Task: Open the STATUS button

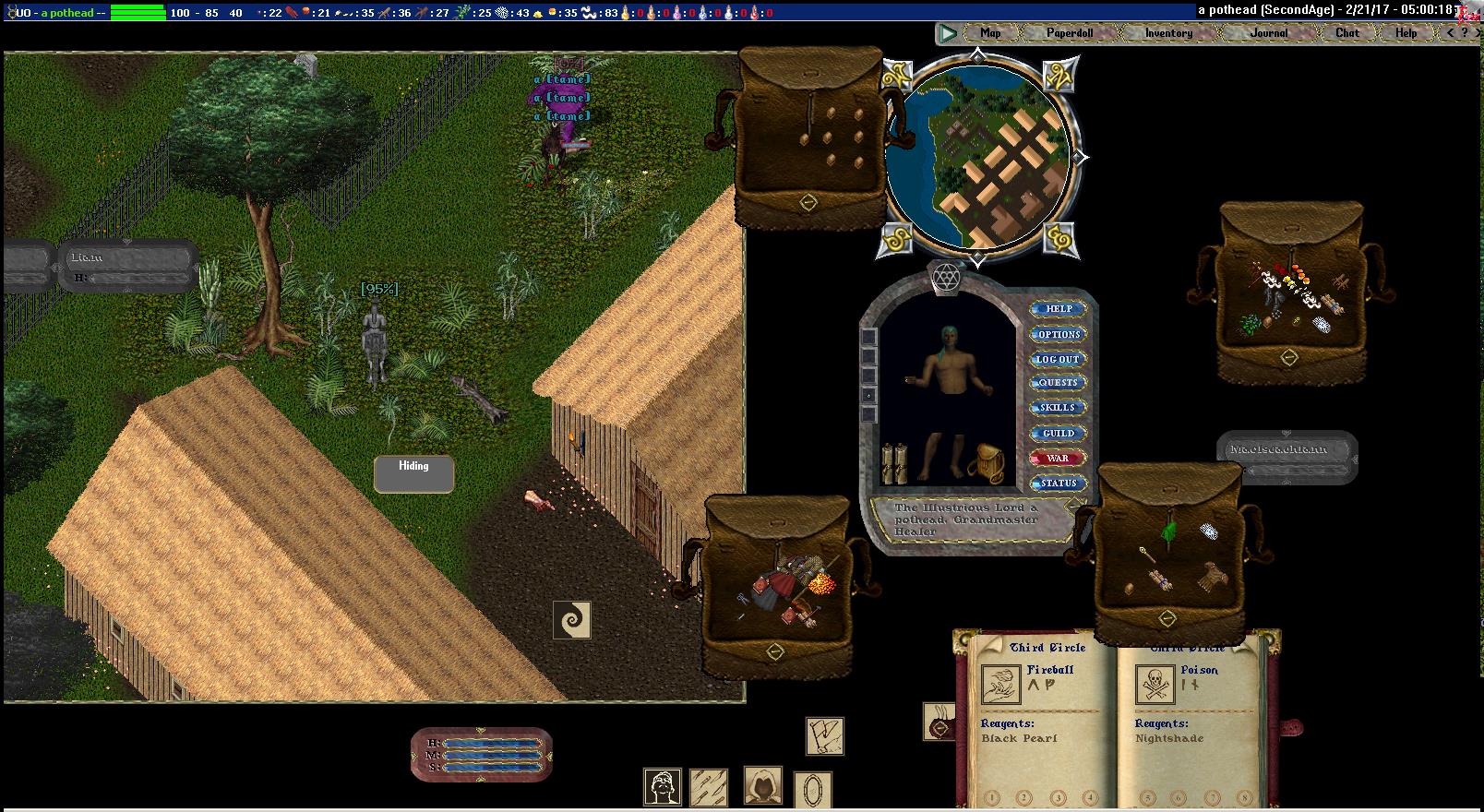Action: (x=1058, y=483)
